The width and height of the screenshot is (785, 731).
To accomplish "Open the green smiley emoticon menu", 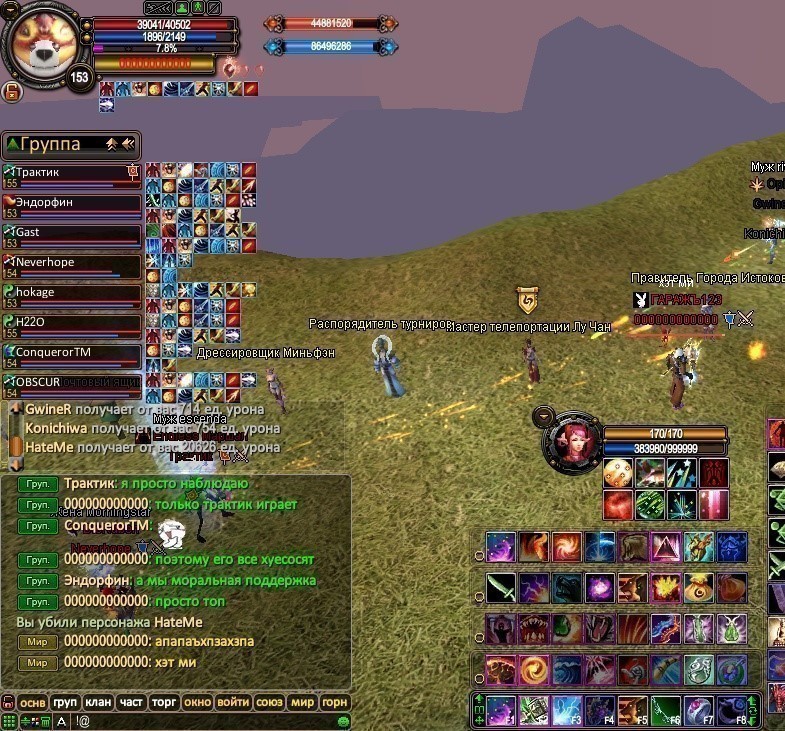I will [344, 721].
